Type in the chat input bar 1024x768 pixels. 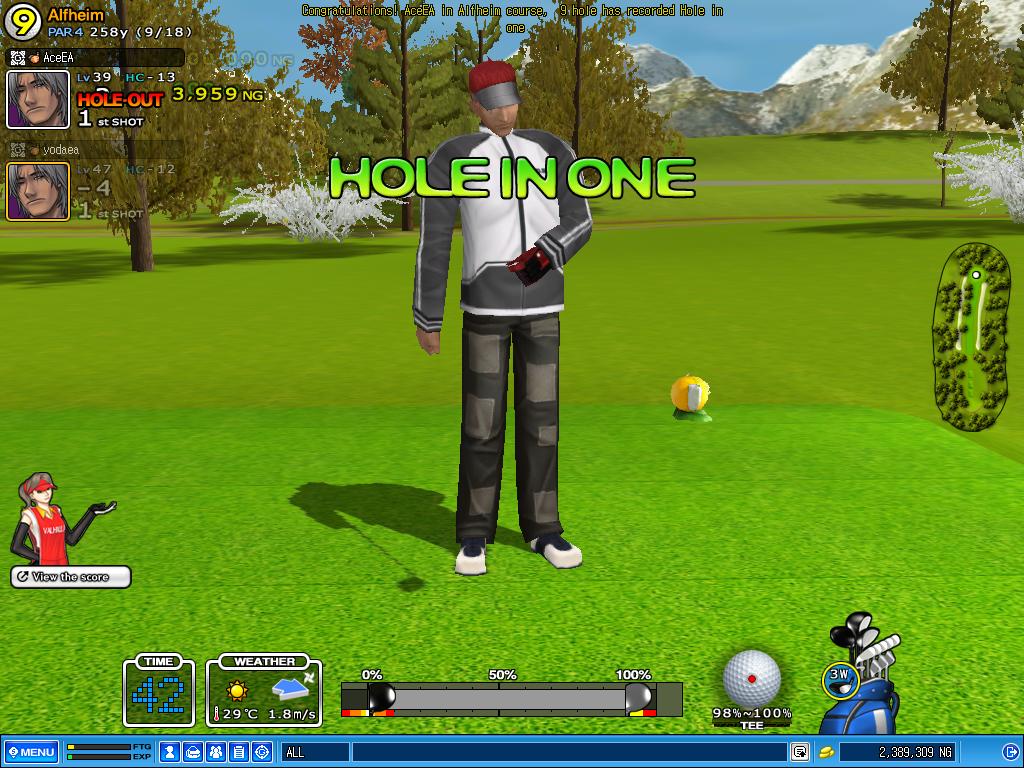pyautogui.click(x=568, y=752)
